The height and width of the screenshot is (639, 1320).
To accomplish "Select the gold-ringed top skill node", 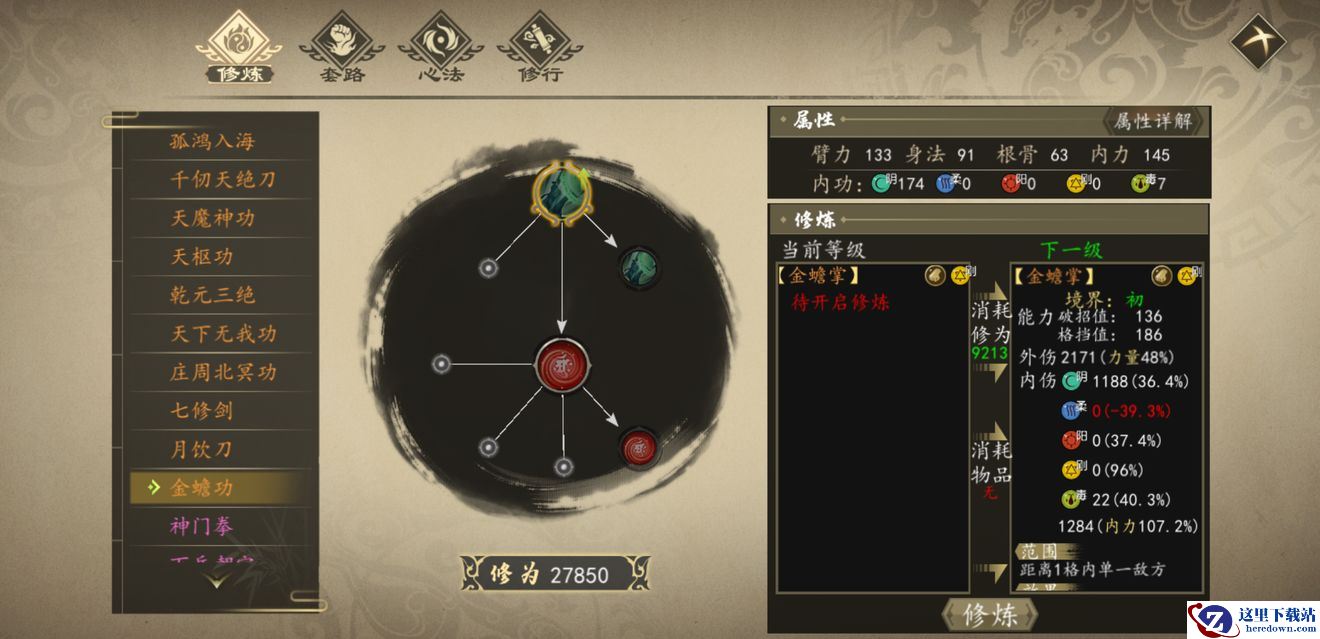I will coord(561,192).
